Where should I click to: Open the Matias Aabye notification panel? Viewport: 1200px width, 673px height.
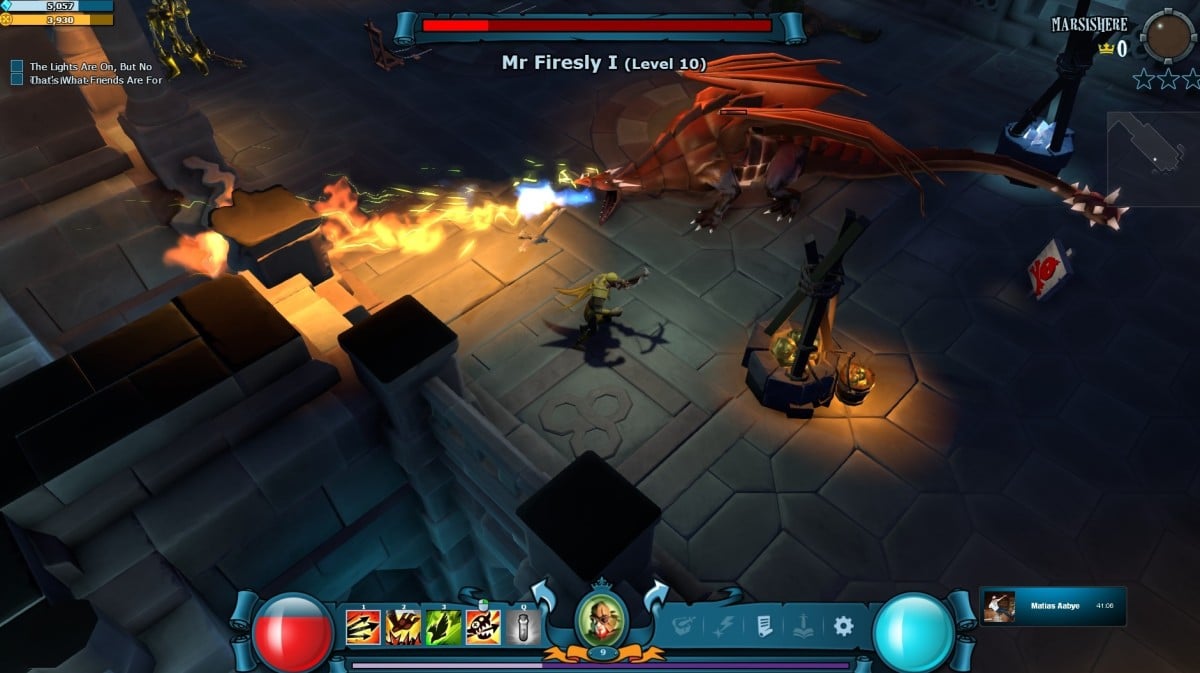pos(1053,606)
